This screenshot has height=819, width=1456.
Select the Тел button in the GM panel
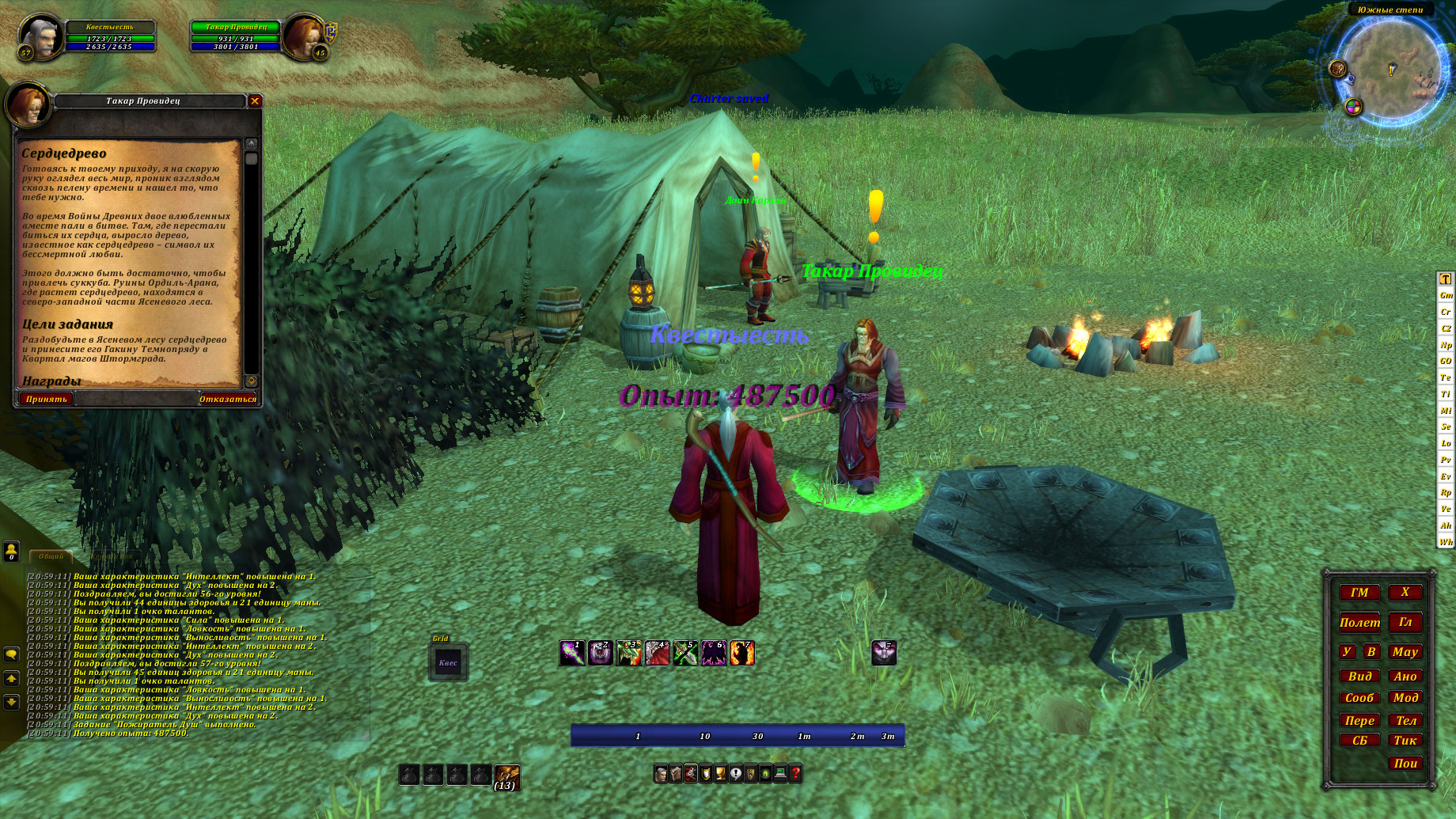coord(1405,720)
